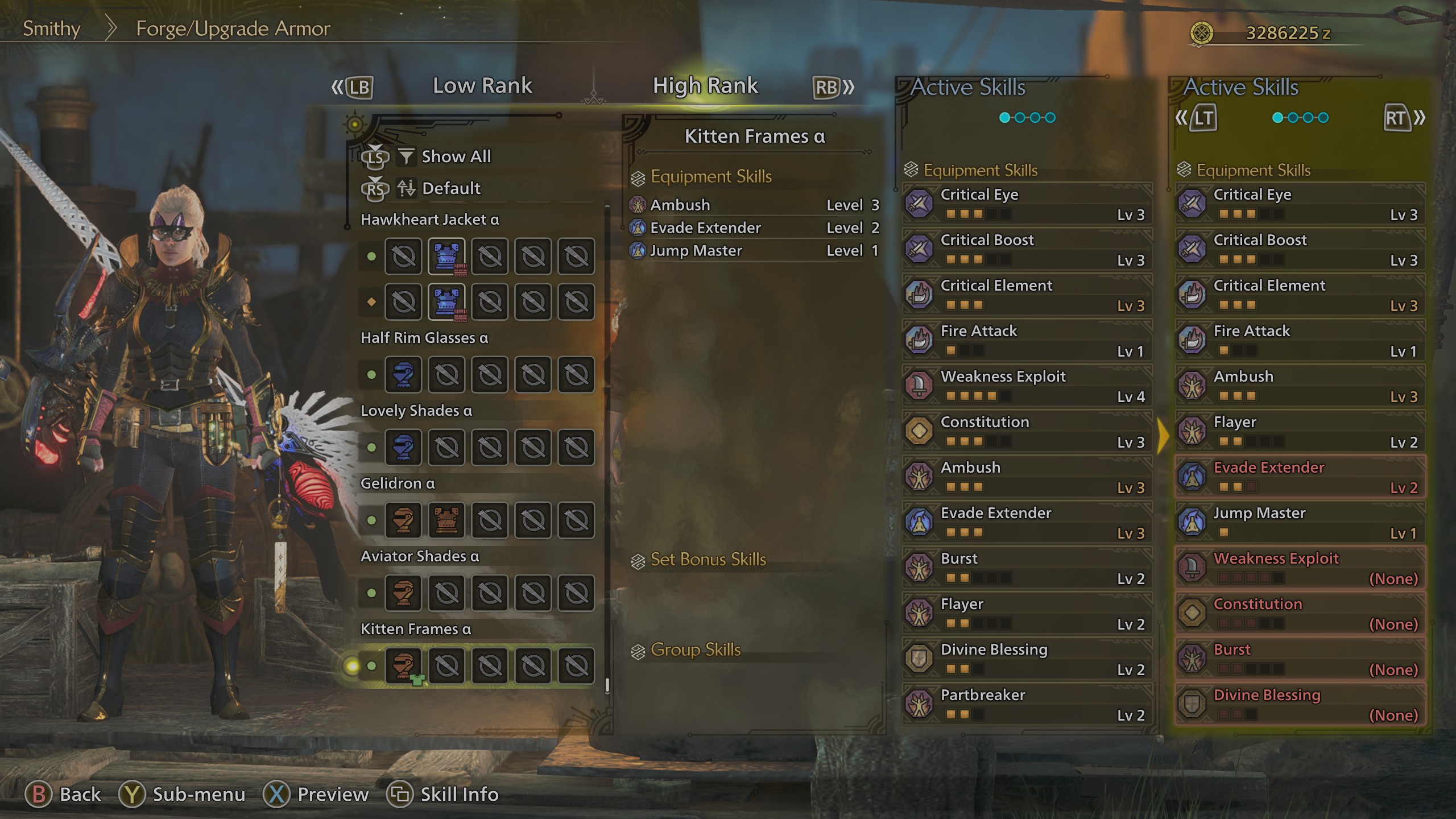The image size is (1456, 819).
Task: Switch to the High Rank tab
Action: [705, 85]
